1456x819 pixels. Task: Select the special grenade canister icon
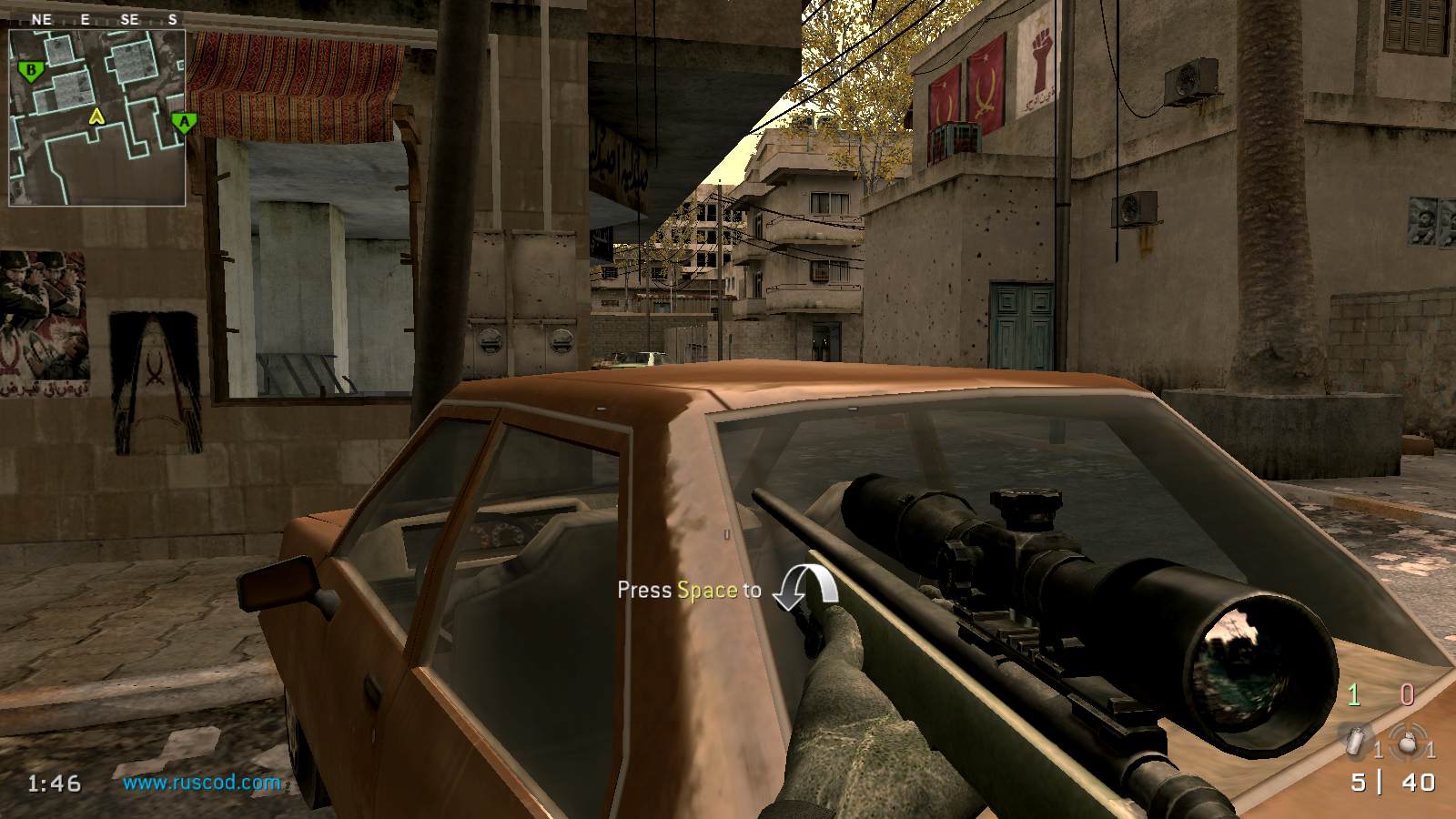pos(1356,742)
